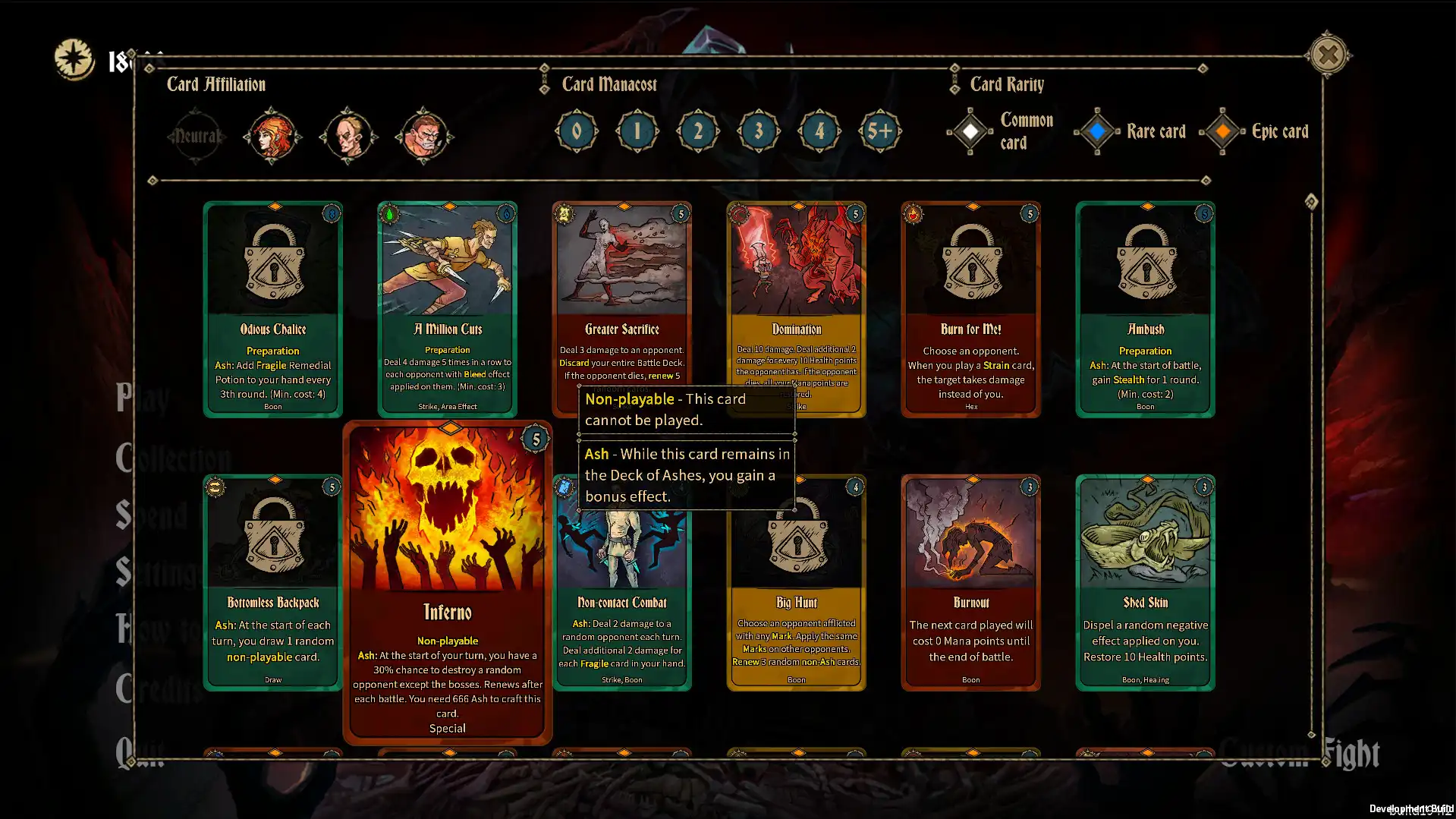Filter cards by the red-haired woman's affiliation

tap(272, 135)
